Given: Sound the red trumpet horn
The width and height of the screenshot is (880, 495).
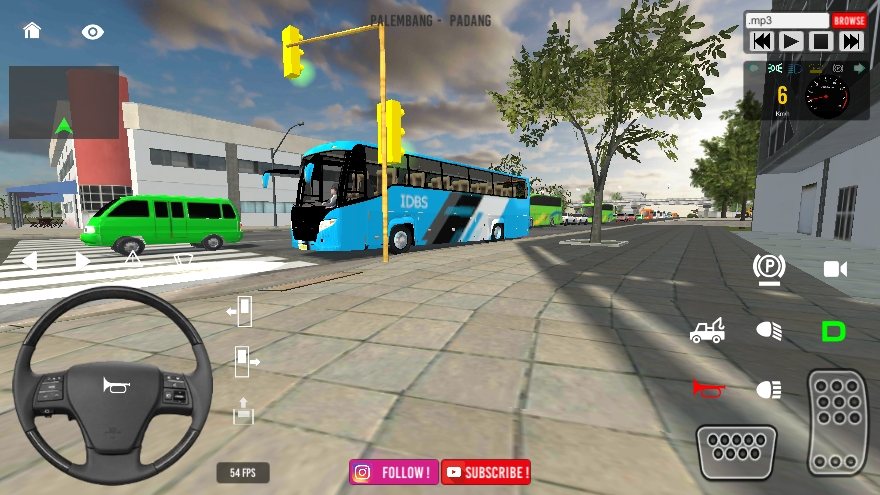Looking at the screenshot, I should [707, 388].
